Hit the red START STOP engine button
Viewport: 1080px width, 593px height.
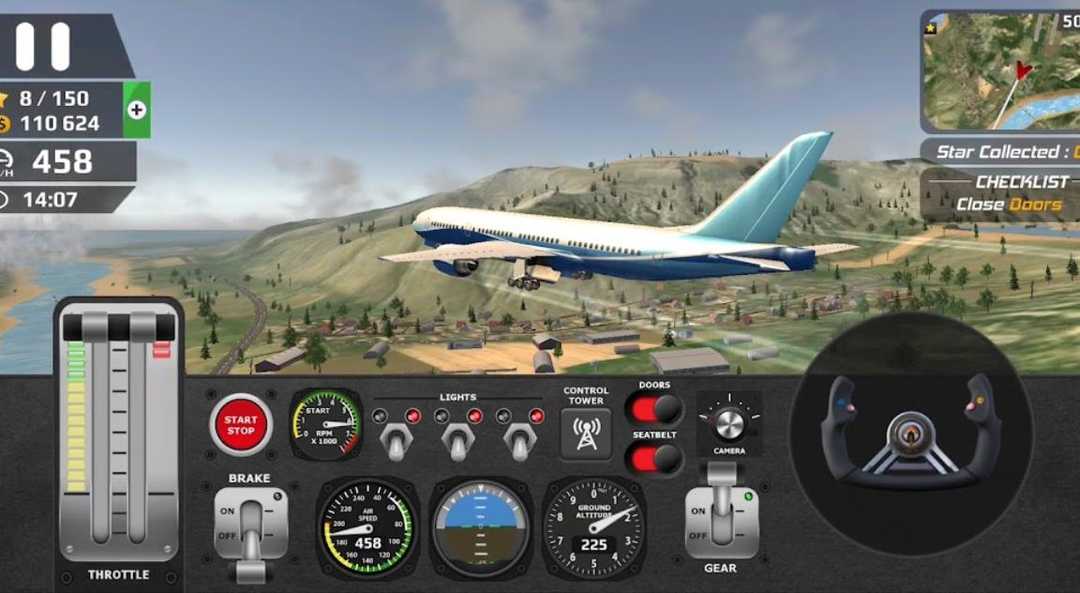point(240,425)
